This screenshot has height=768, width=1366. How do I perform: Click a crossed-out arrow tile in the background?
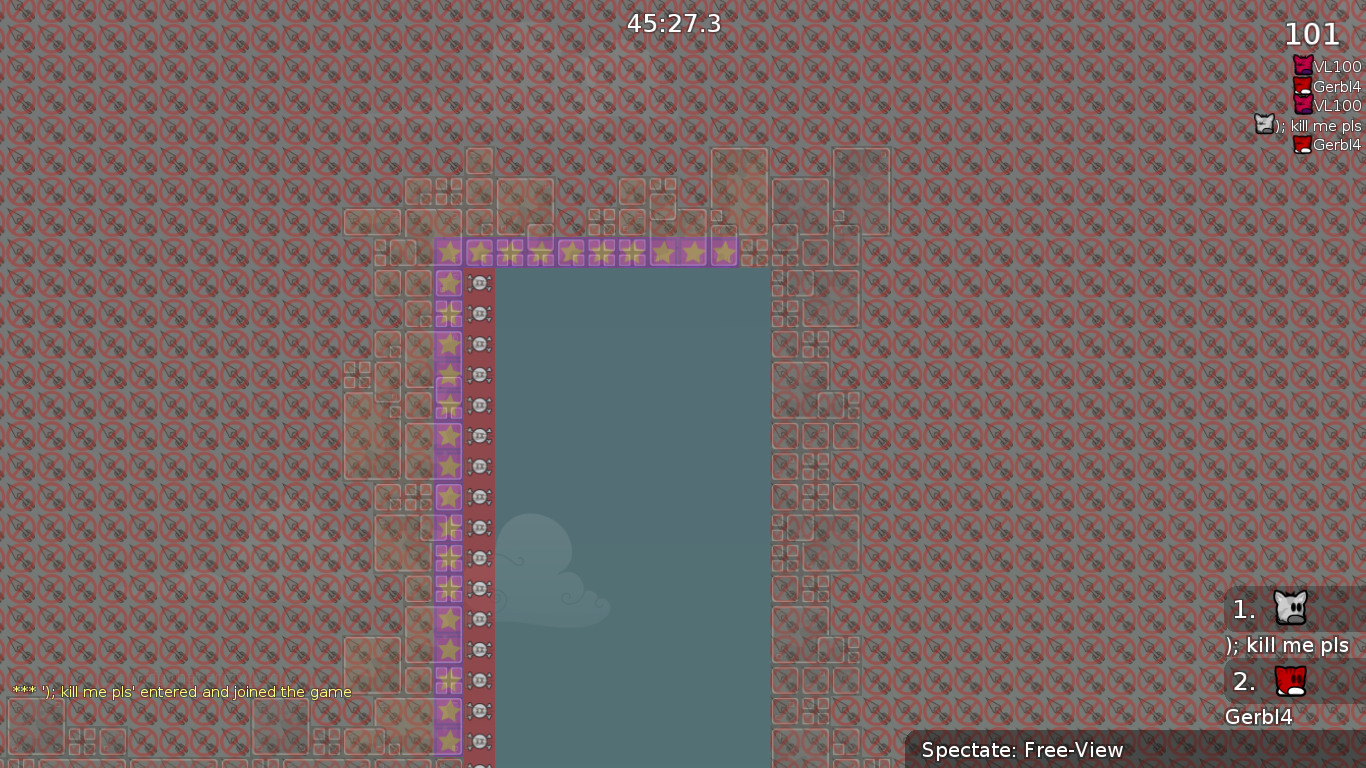950,400
